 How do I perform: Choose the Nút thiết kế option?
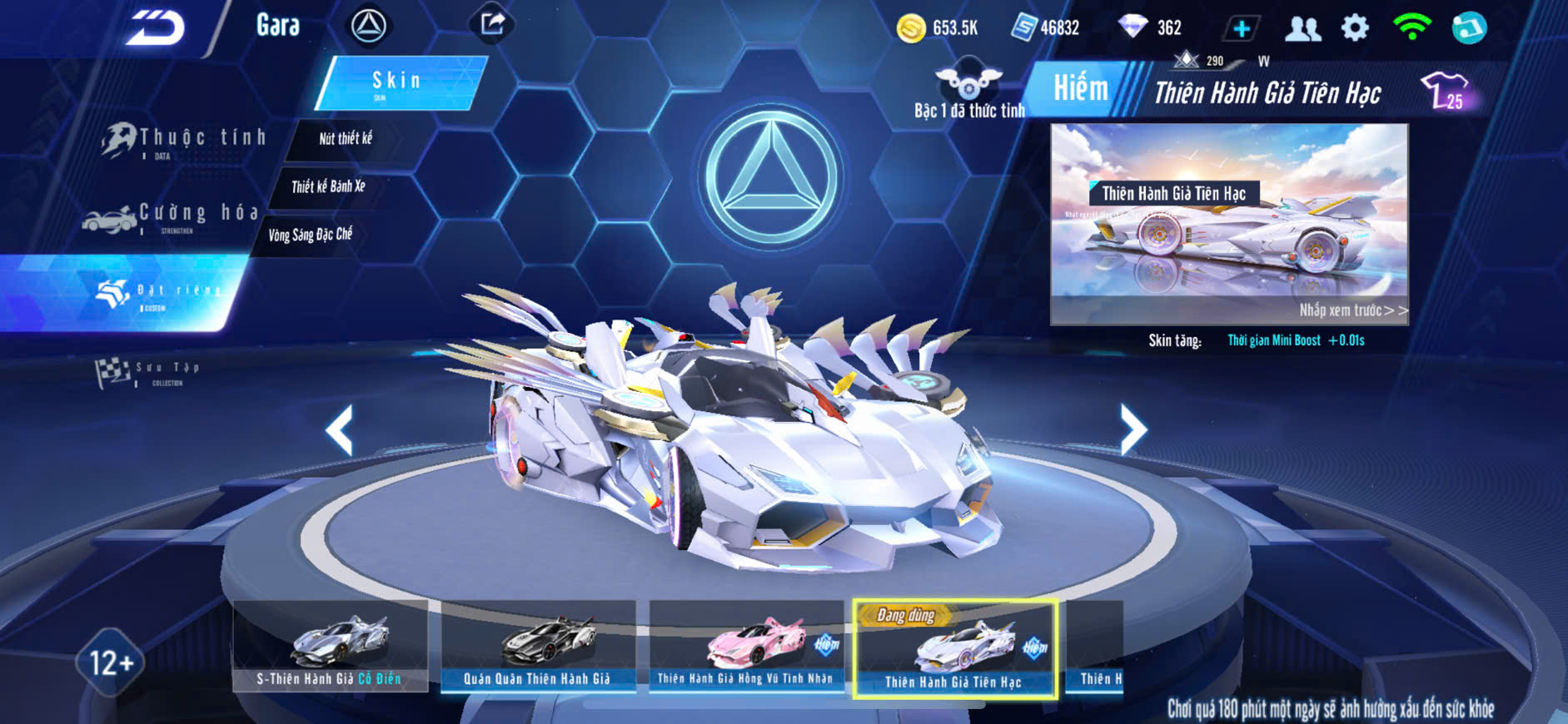pos(346,139)
